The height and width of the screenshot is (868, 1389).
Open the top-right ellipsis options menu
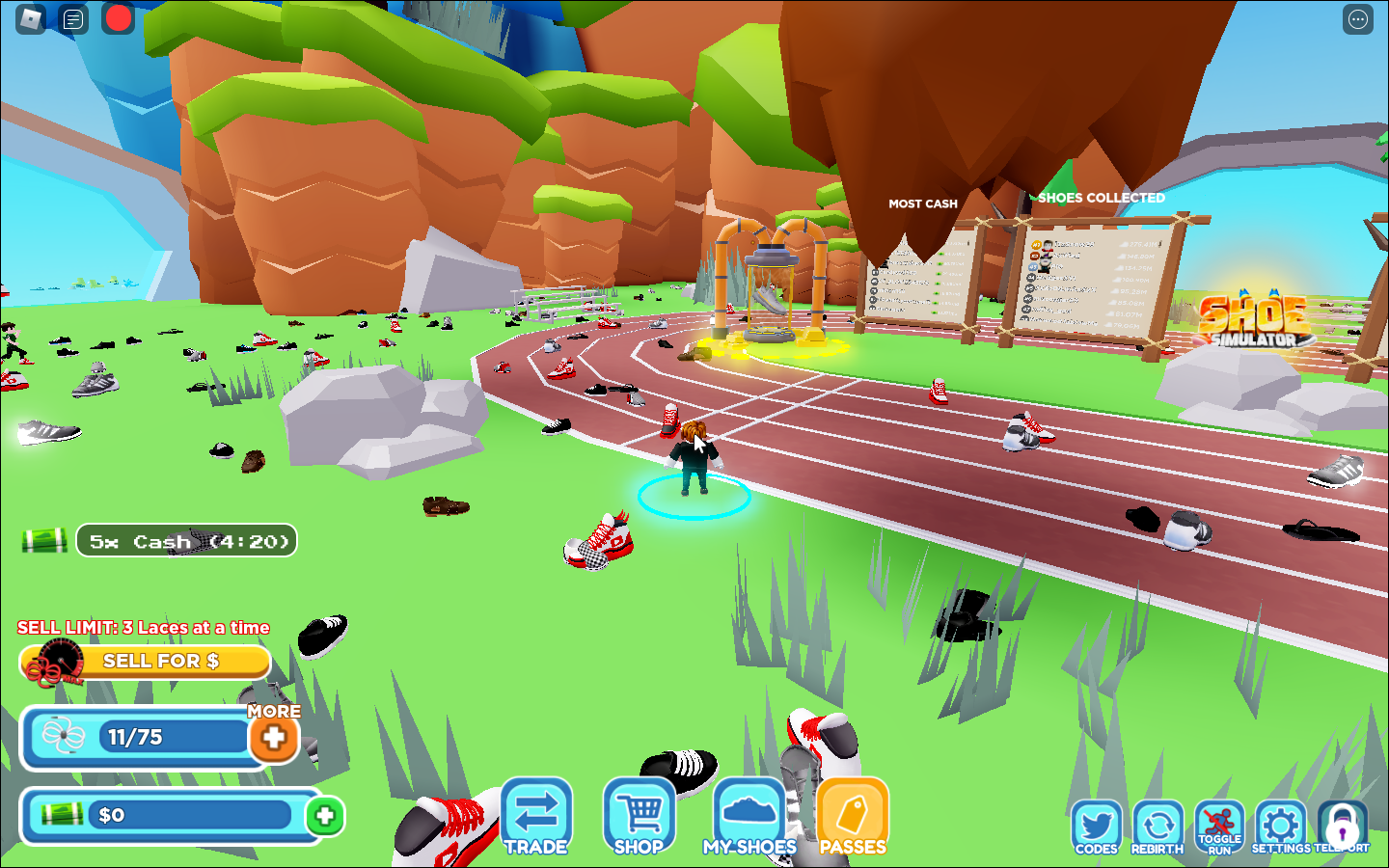pos(1356,18)
